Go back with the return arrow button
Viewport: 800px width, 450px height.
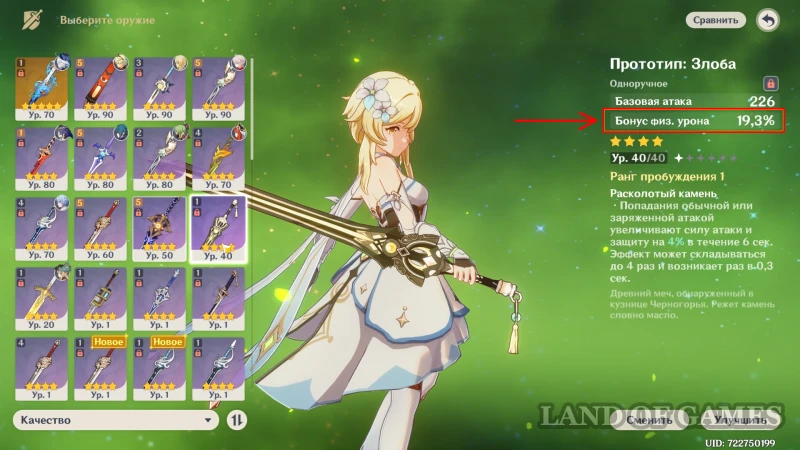(x=767, y=19)
